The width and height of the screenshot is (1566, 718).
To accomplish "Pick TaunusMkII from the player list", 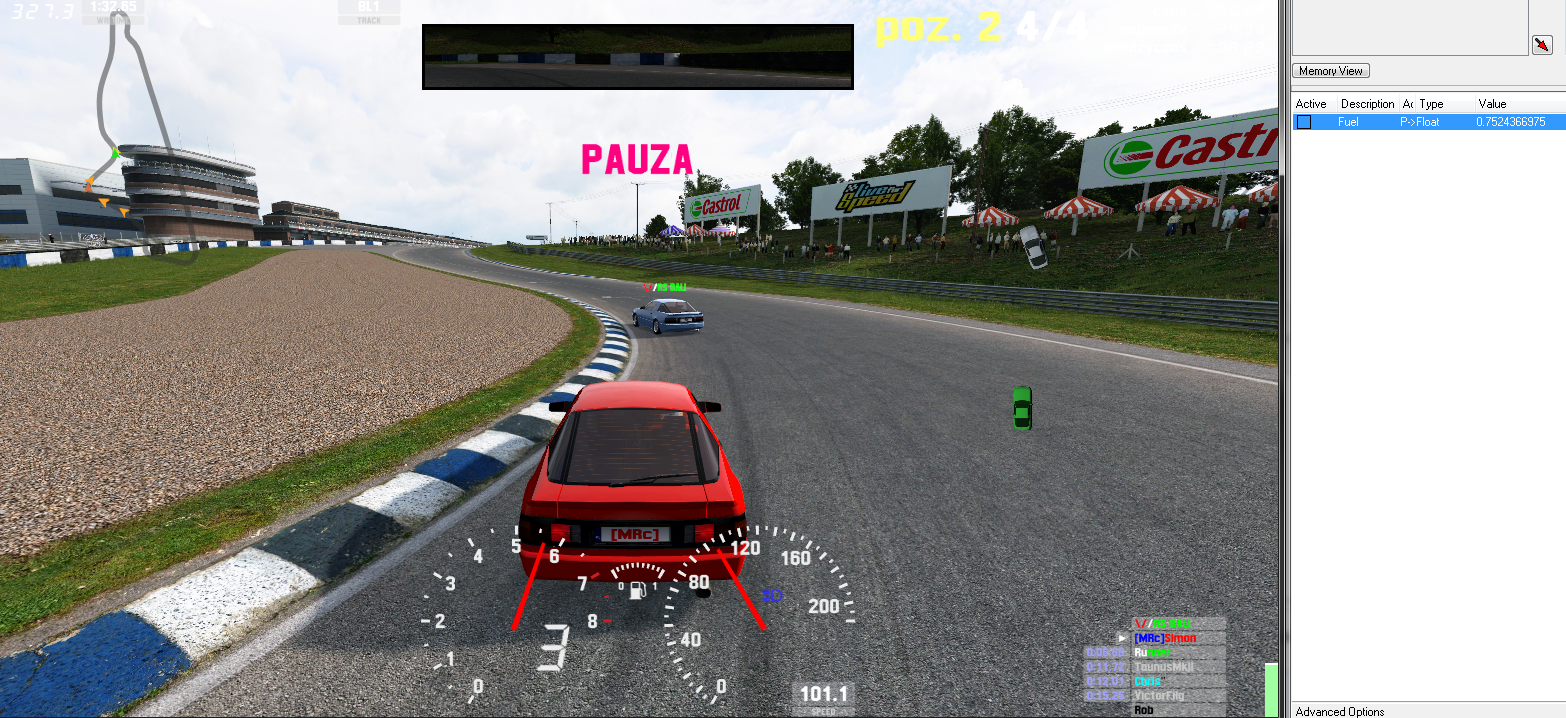I will coord(1164,667).
